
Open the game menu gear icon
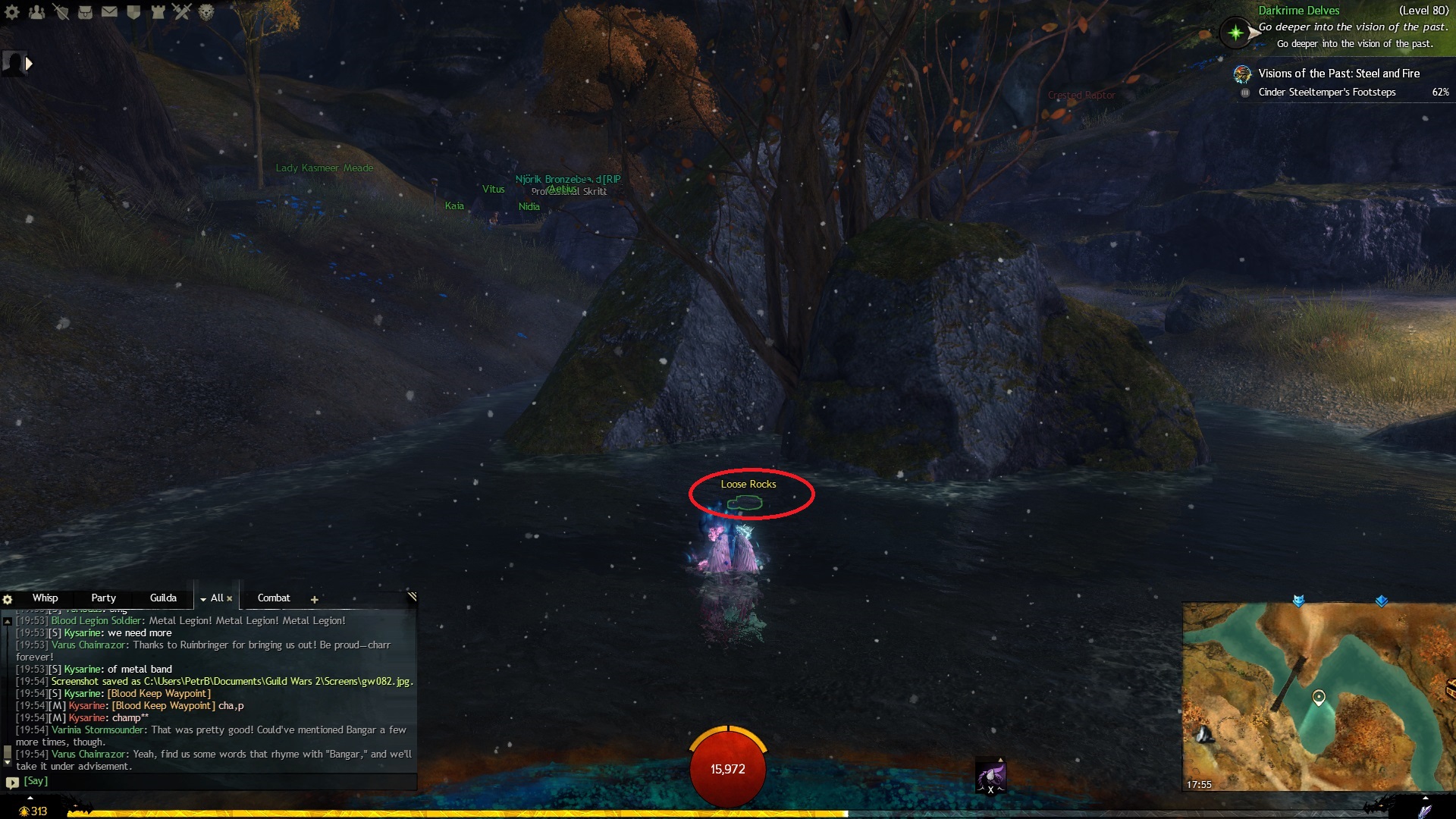[12, 12]
